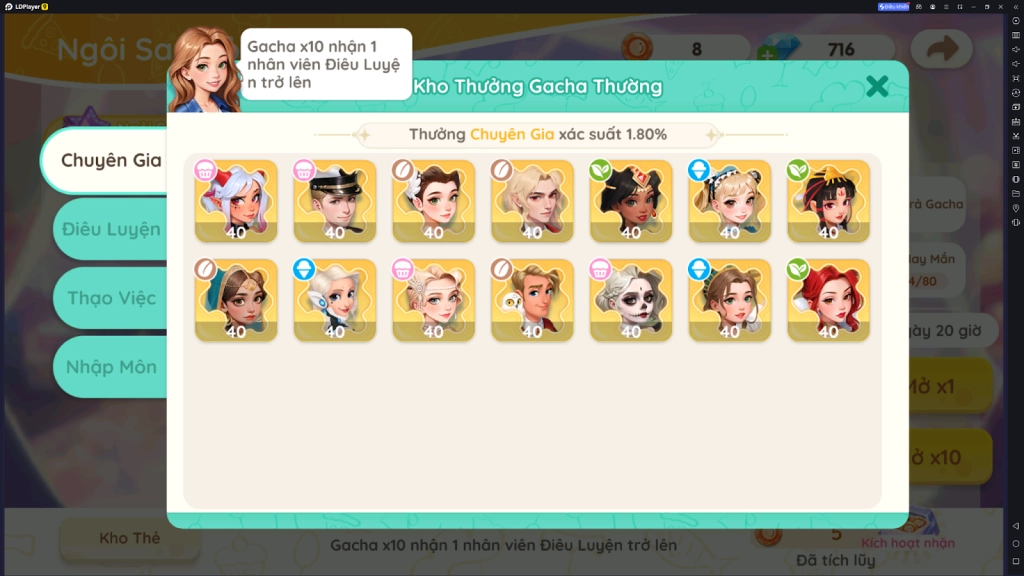
Task: Pick the long-haired blond elf man
Action: coord(532,201)
